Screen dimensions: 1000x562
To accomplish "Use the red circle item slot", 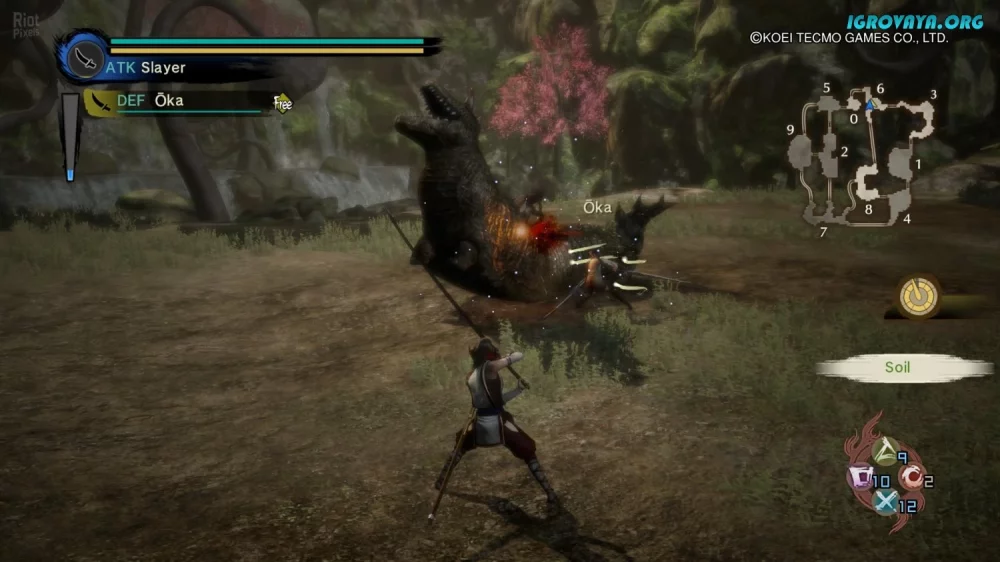I will (x=912, y=479).
